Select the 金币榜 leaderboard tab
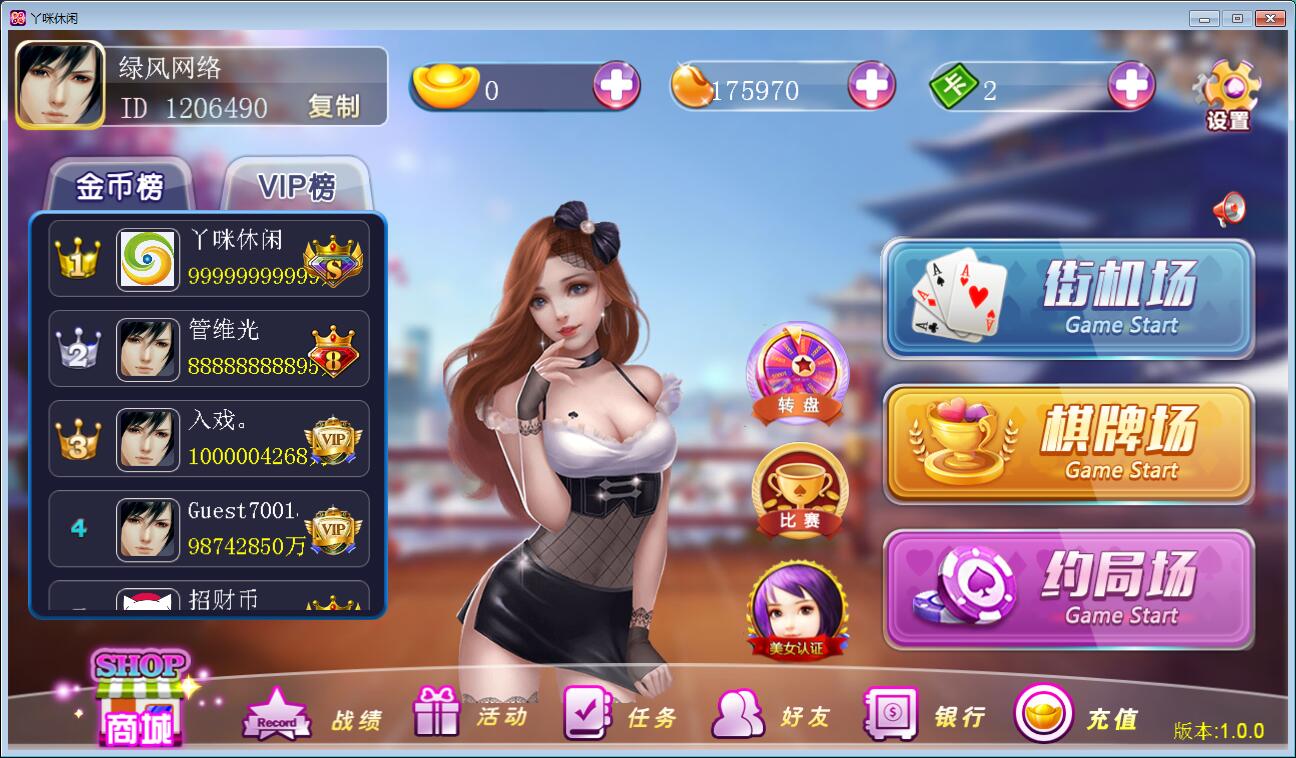Screen dimensions: 1296x758 [x=120, y=186]
